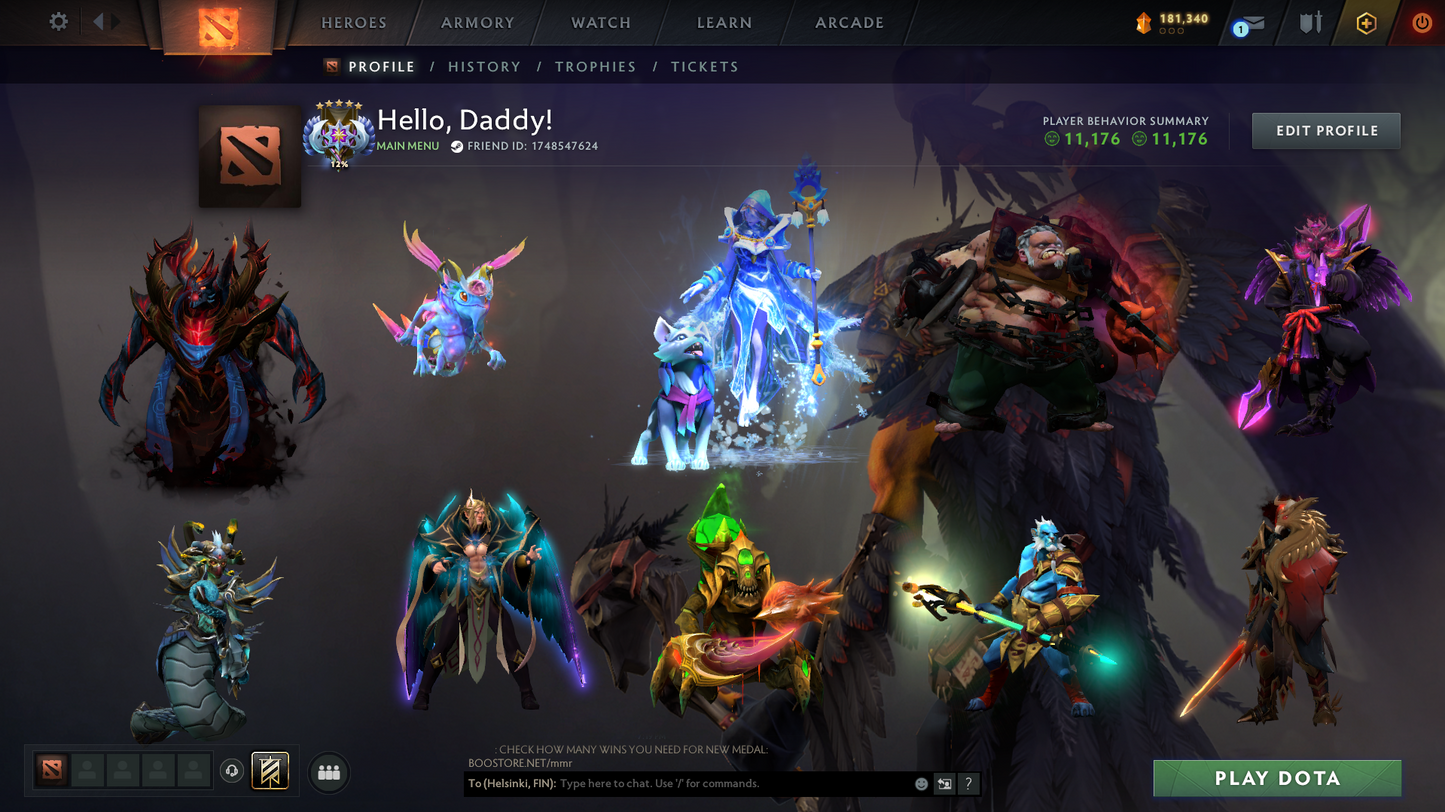Open voice chat headphone icon
This screenshot has width=1445, height=812.
click(232, 770)
